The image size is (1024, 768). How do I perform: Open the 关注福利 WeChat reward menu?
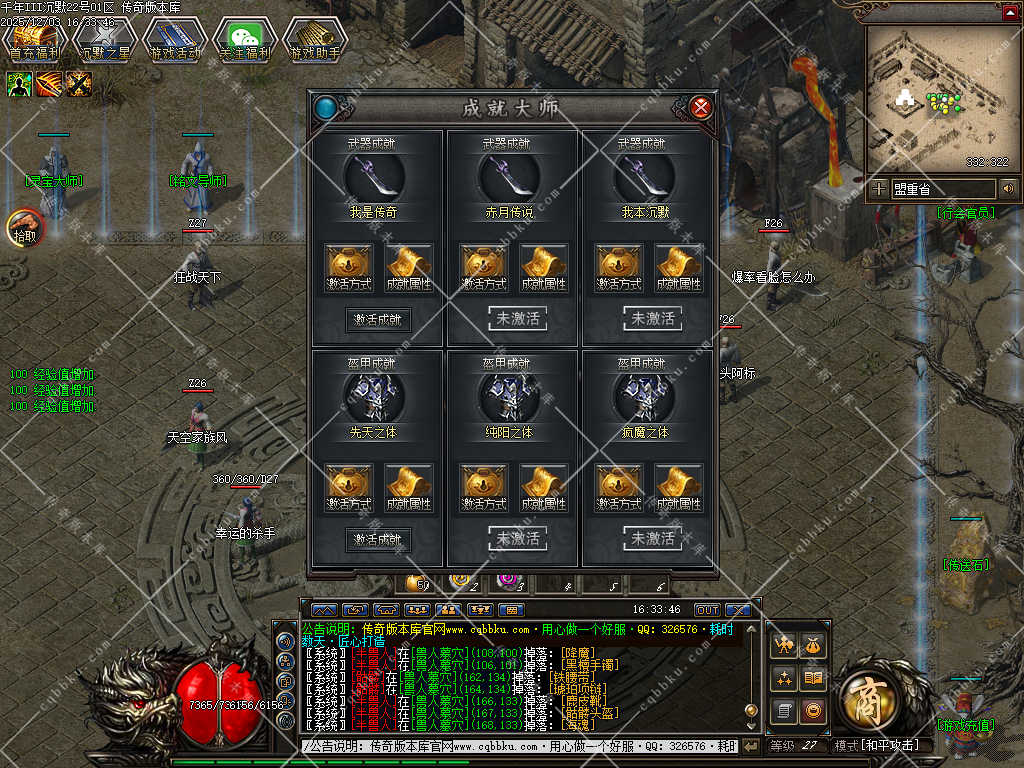(x=245, y=41)
